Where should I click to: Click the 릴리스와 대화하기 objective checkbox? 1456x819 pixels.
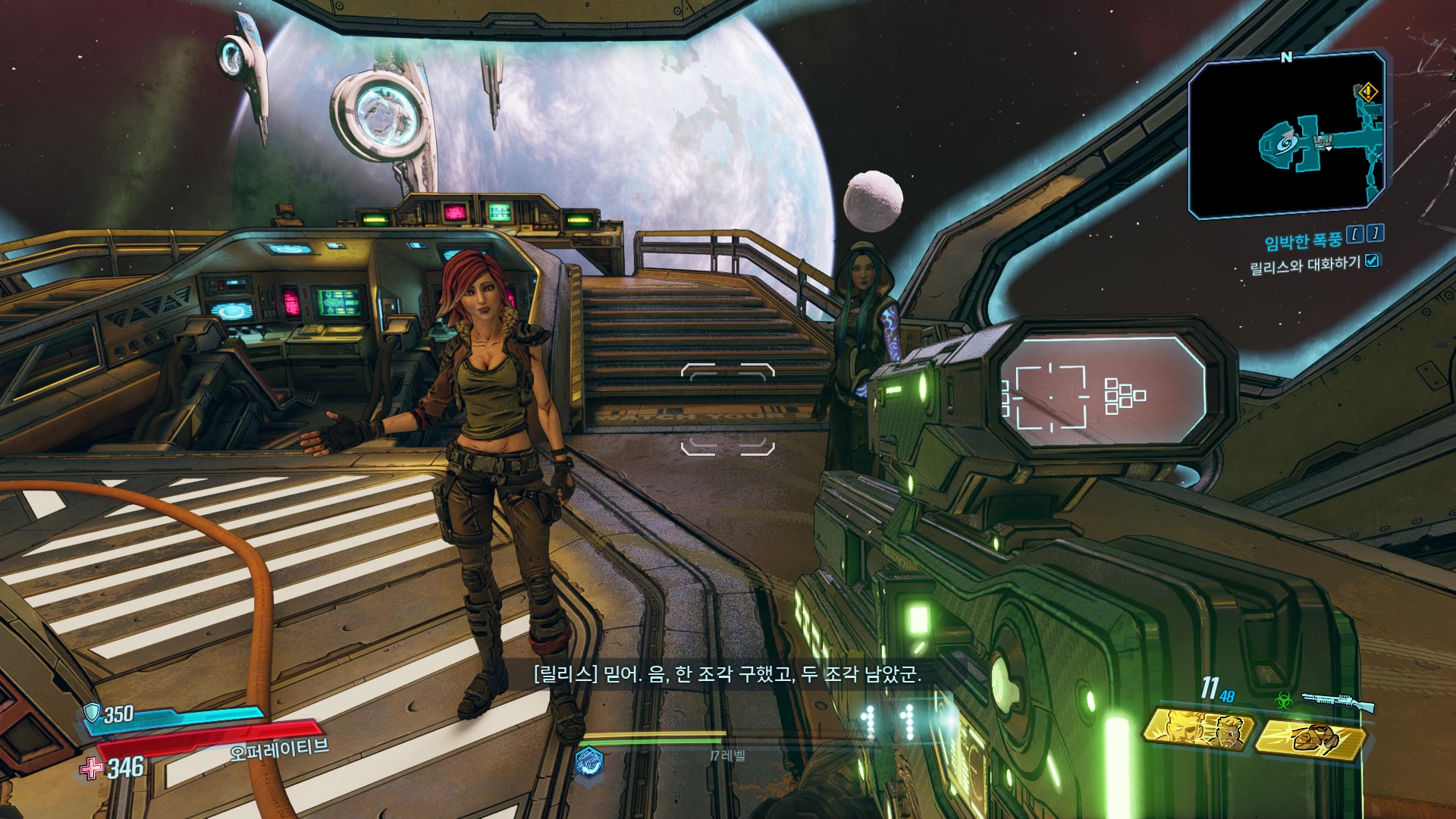click(x=1372, y=261)
